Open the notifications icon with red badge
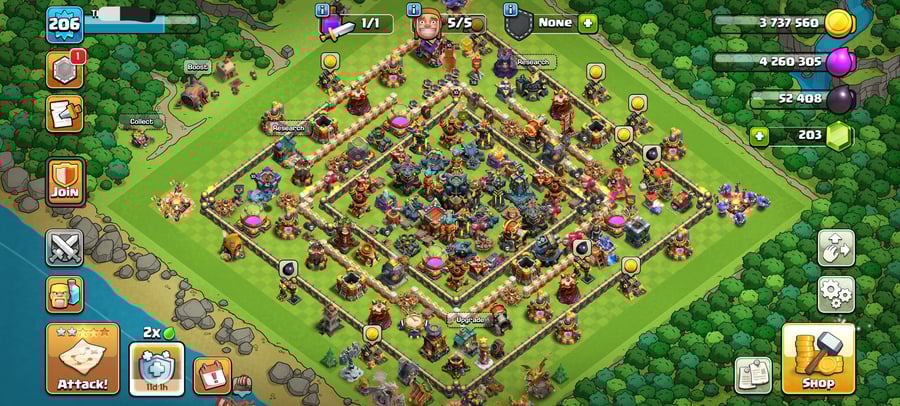Screen dimensions: 900x406 [65, 68]
